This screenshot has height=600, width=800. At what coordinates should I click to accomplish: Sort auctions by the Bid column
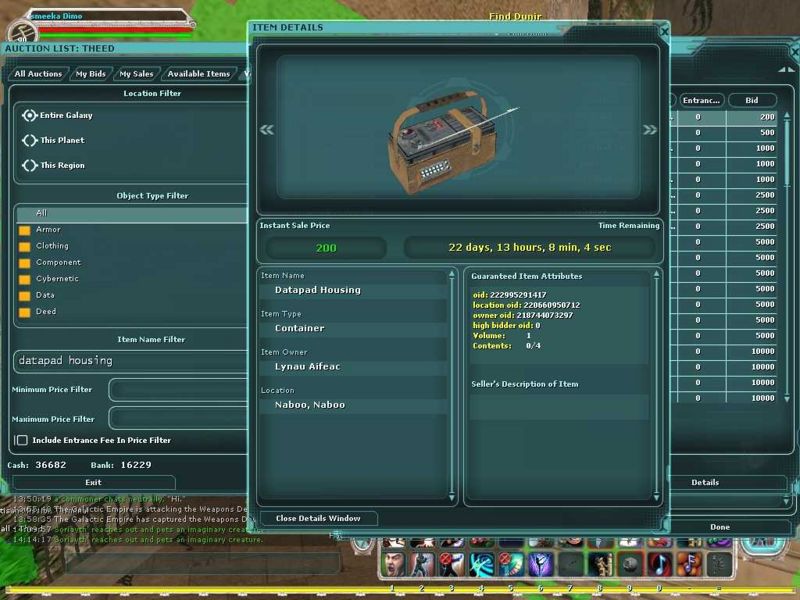(751, 100)
